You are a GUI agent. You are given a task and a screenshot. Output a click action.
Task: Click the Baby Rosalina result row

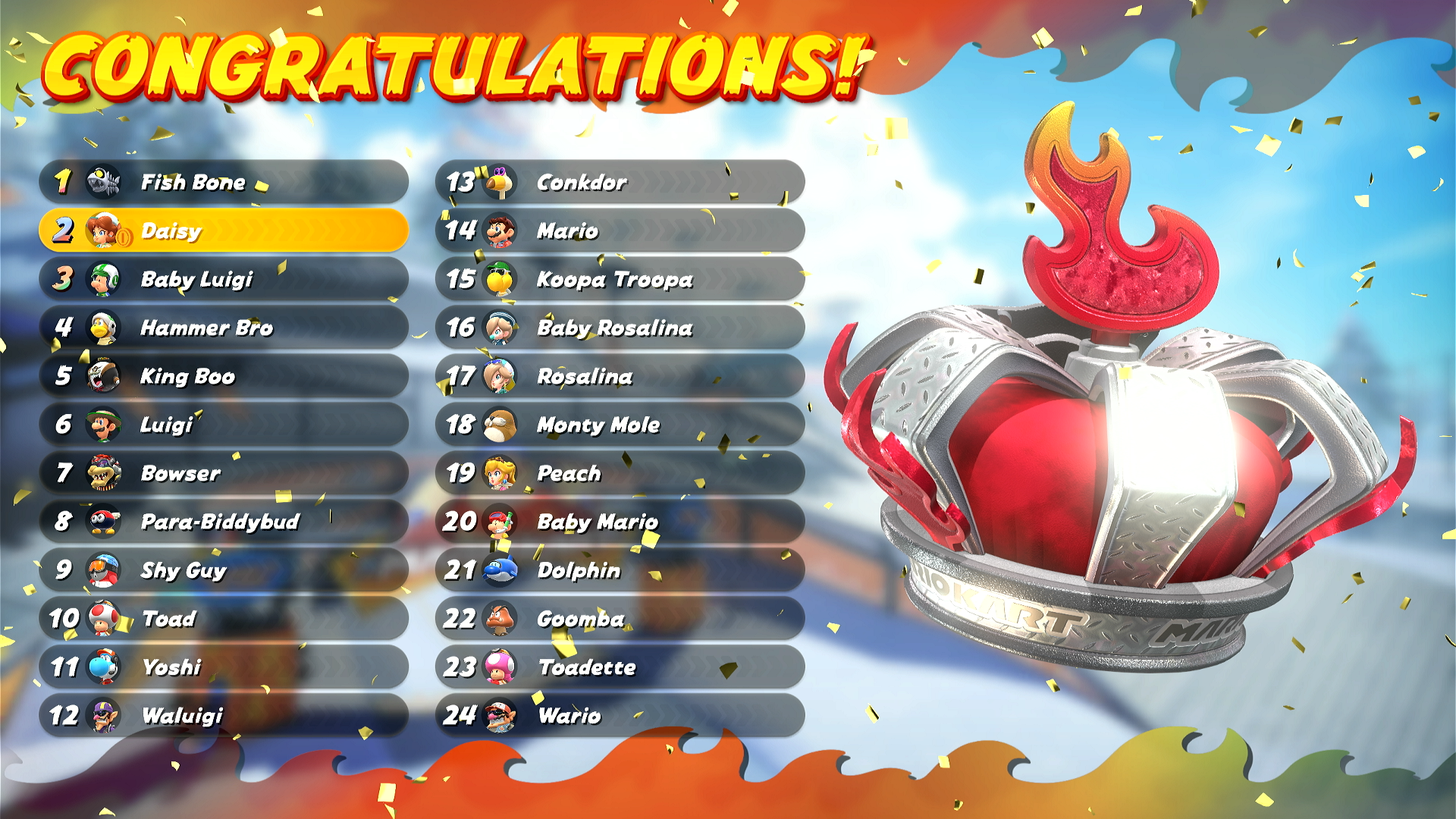pyautogui.click(x=620, y=328)
